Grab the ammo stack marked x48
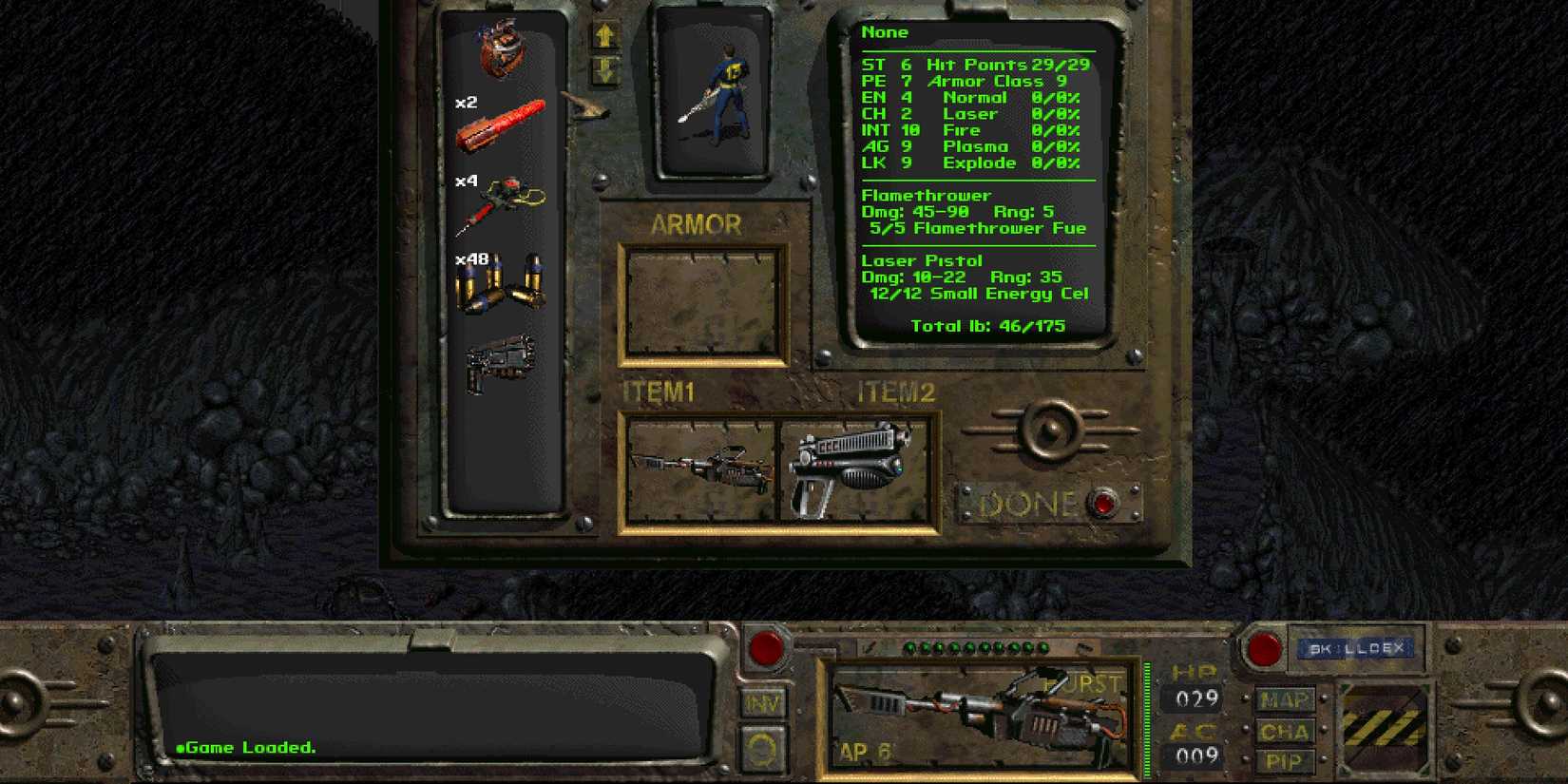Screen dimensions: 1568x784 [502, 285]
